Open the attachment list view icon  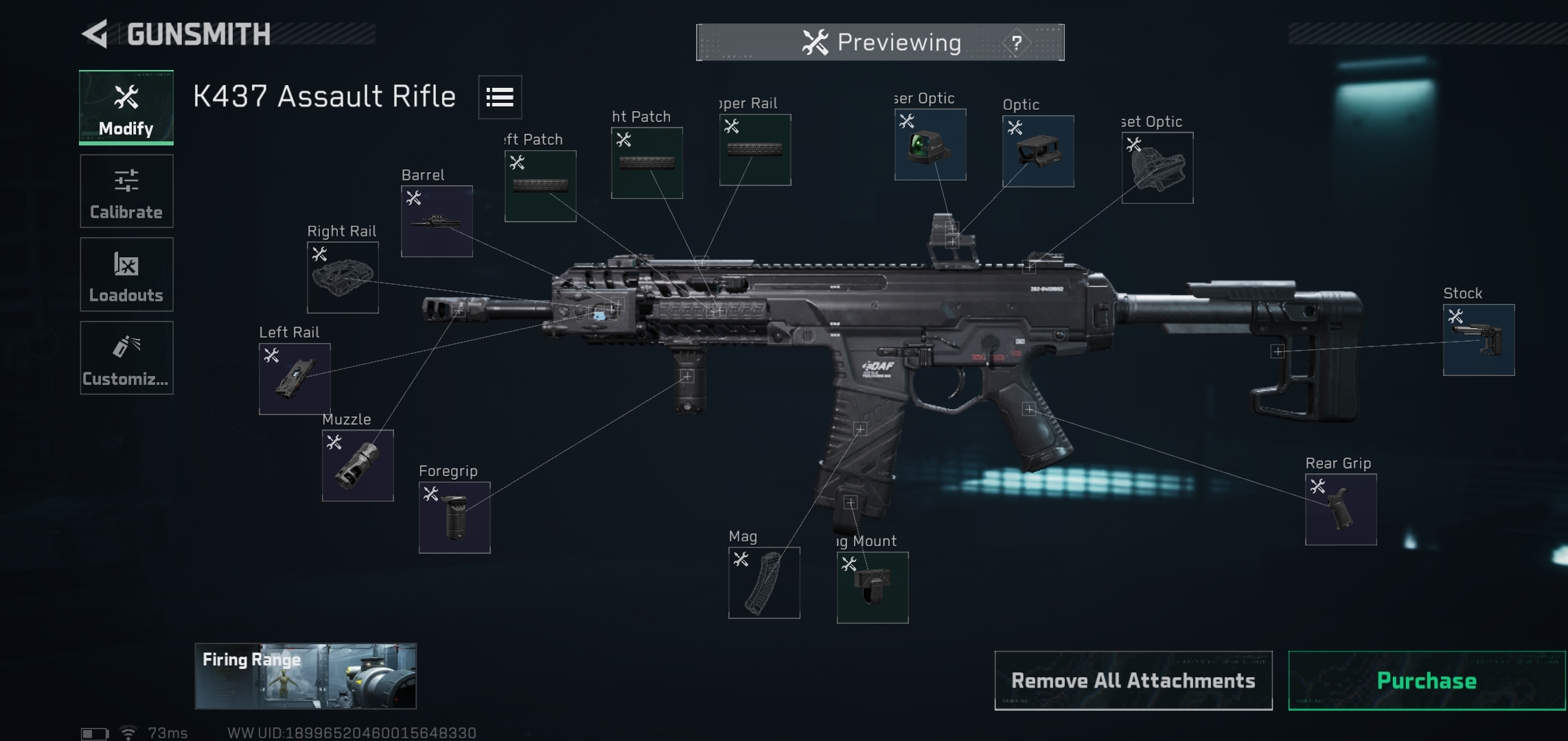500,97
